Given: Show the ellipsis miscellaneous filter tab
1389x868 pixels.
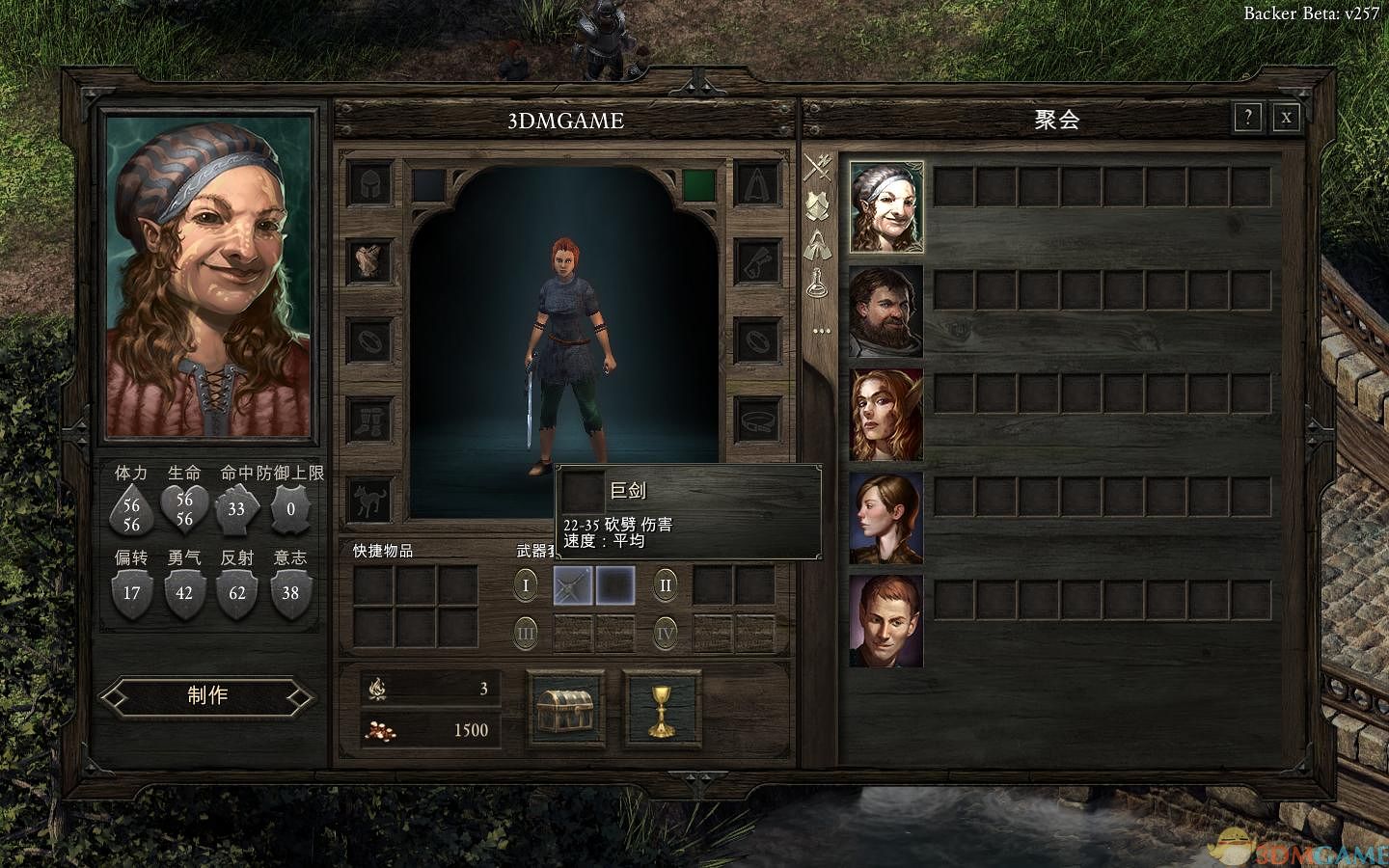Looking at the screenshot, I should coord(821,331).
